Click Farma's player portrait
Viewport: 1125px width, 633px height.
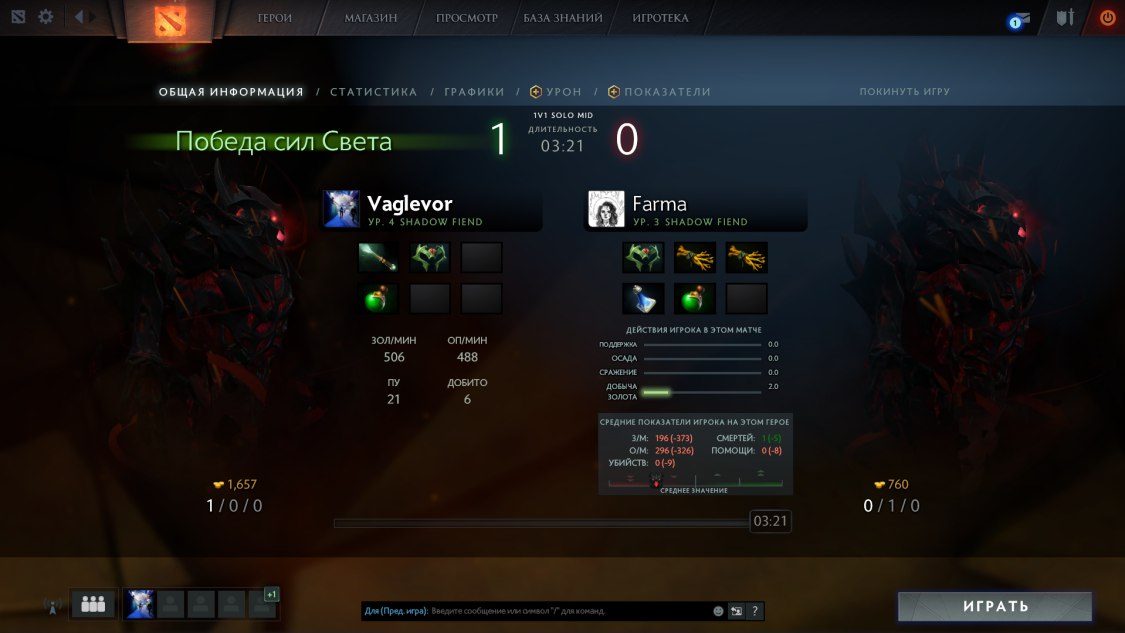606,209
